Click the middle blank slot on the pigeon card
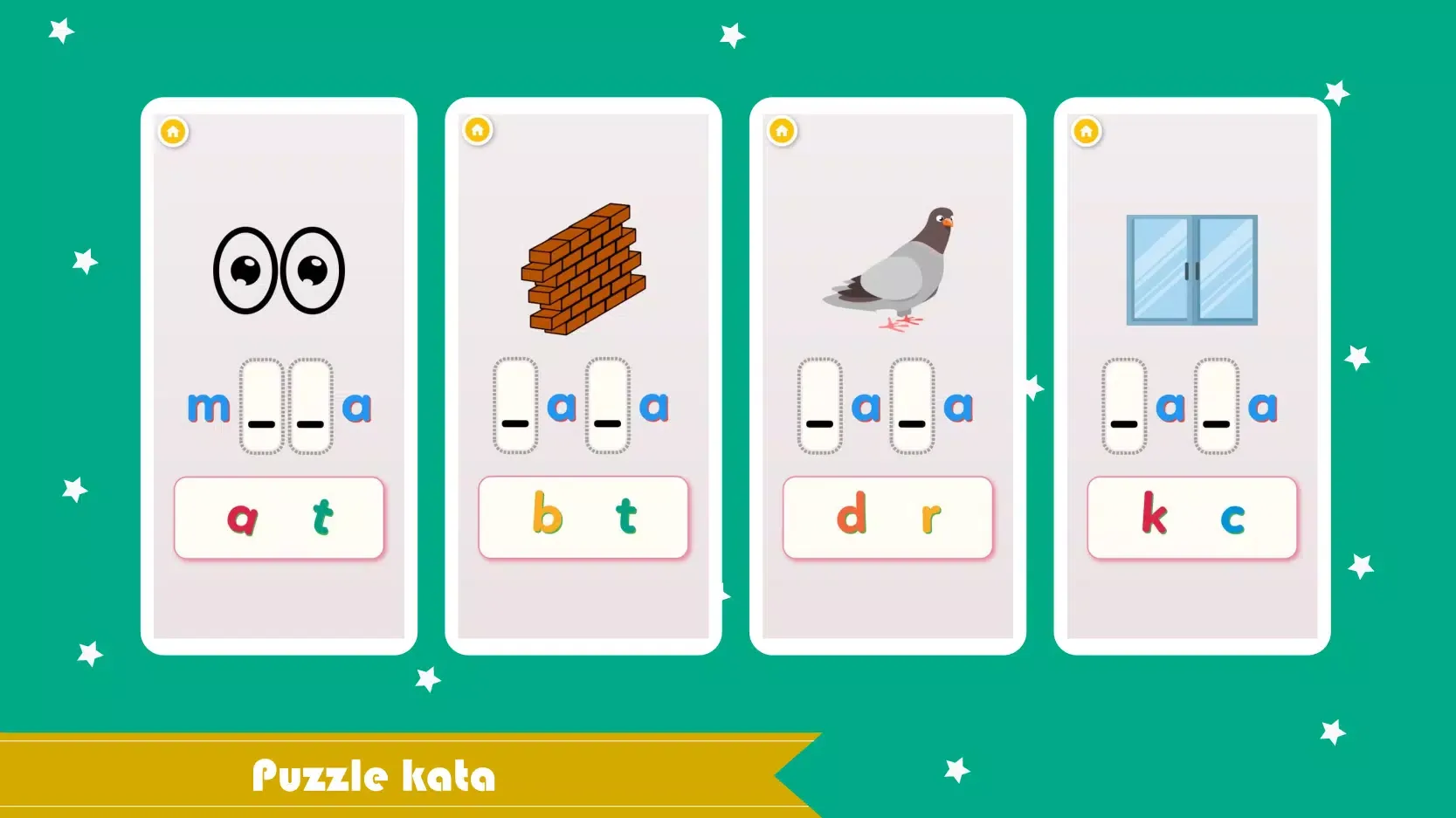This screenshot has height=818, width=1456. pyautogui.click(x=910, y=406)
